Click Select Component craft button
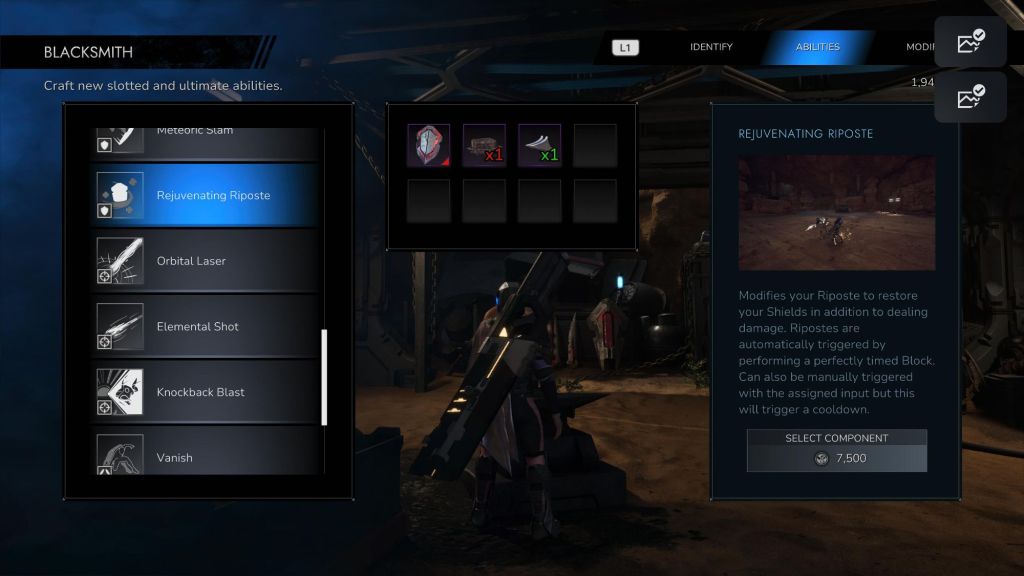This screenshot has height=576, width=1024. [x=836, y=450]
